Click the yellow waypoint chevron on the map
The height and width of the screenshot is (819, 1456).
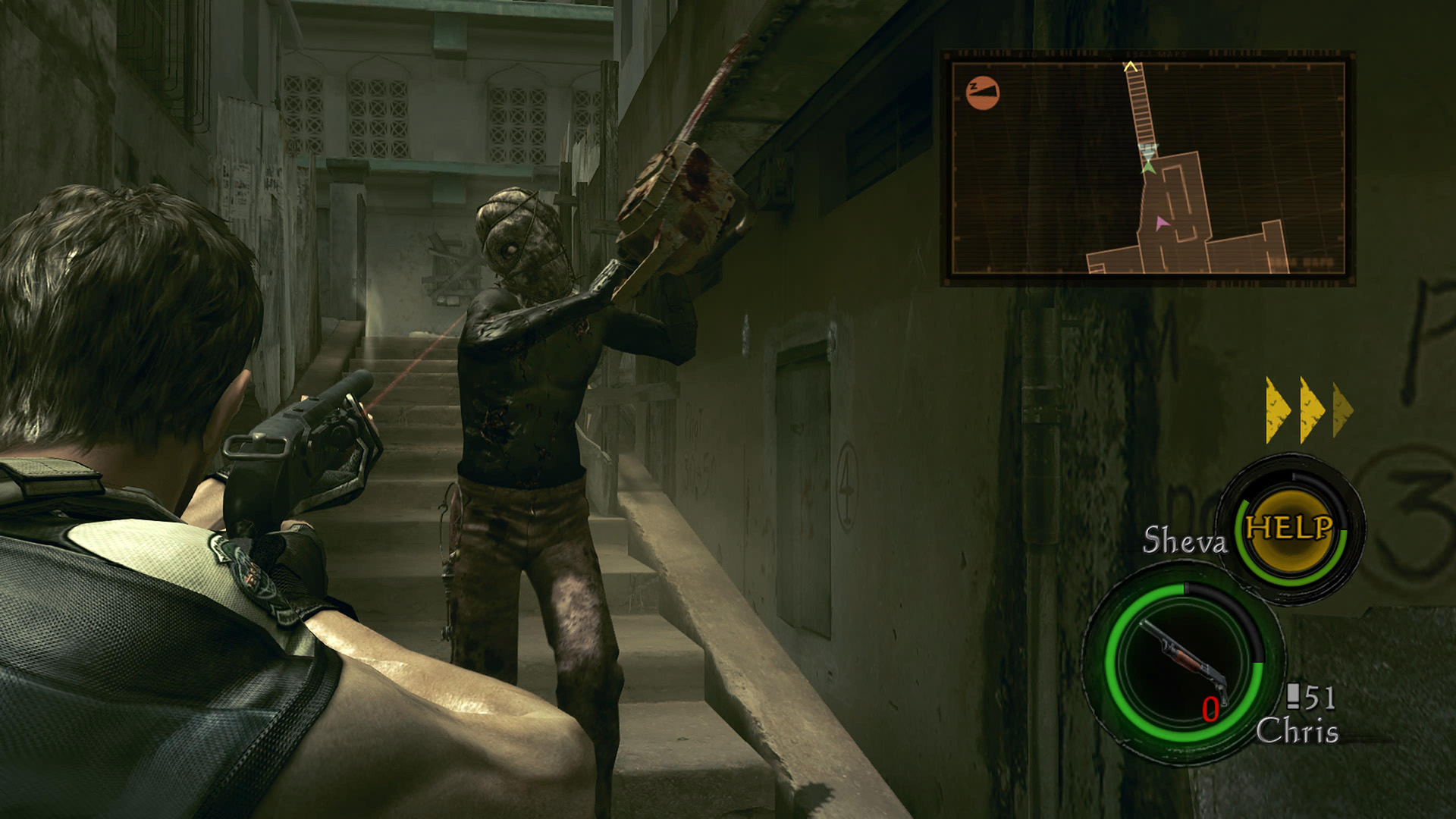[x=1131, y=67]
